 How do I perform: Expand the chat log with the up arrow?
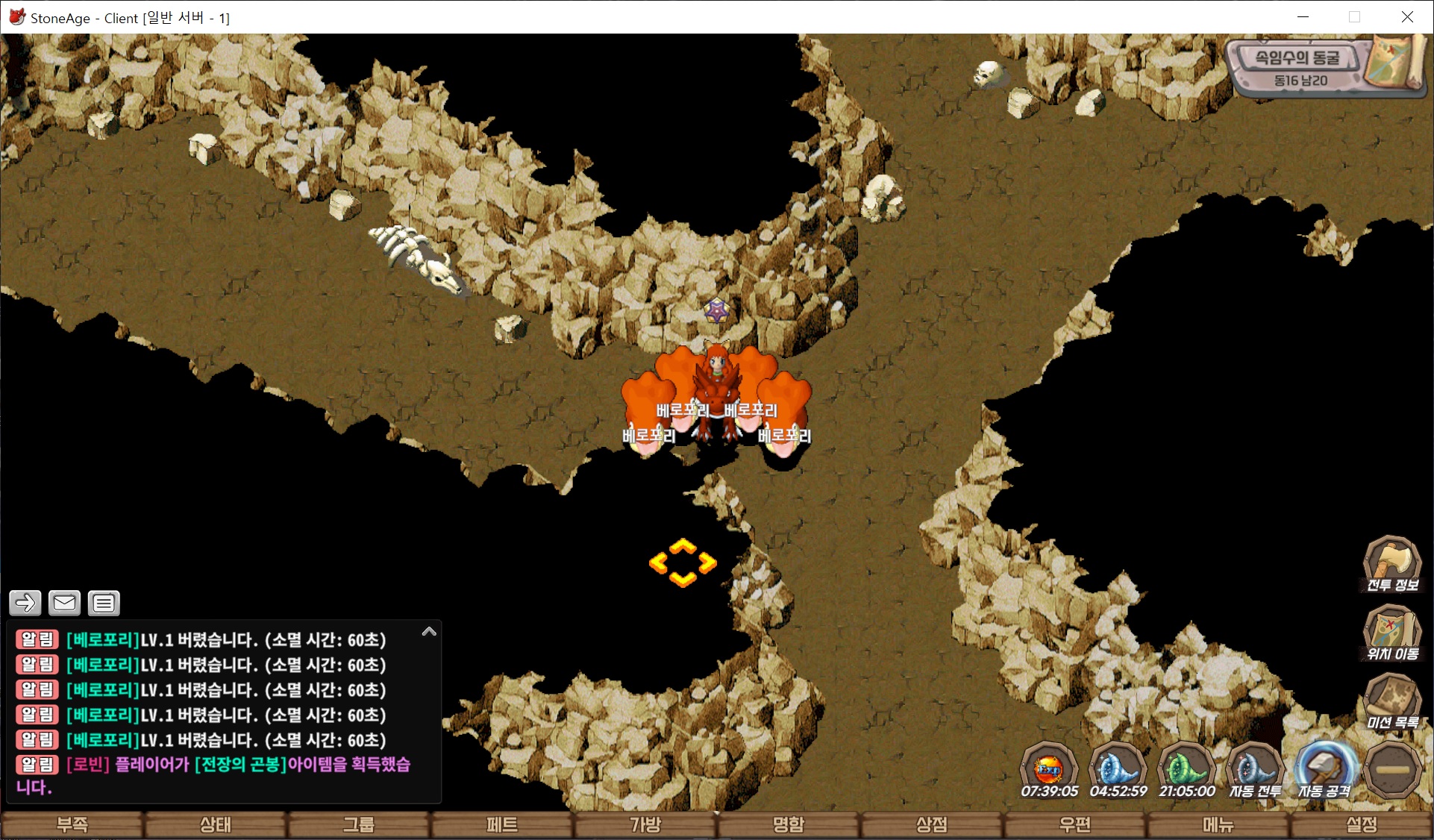pyautogui.click(x=429, y=632)
